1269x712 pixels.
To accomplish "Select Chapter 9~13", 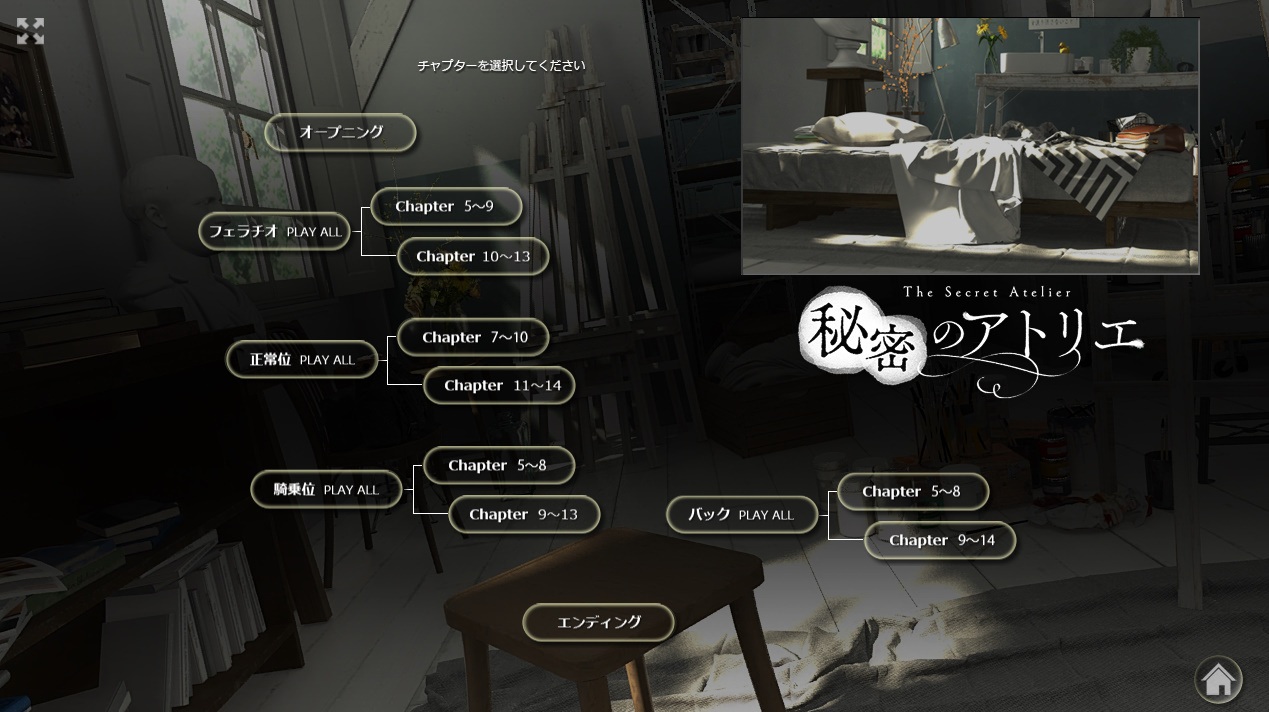I will tap(524, 514).
